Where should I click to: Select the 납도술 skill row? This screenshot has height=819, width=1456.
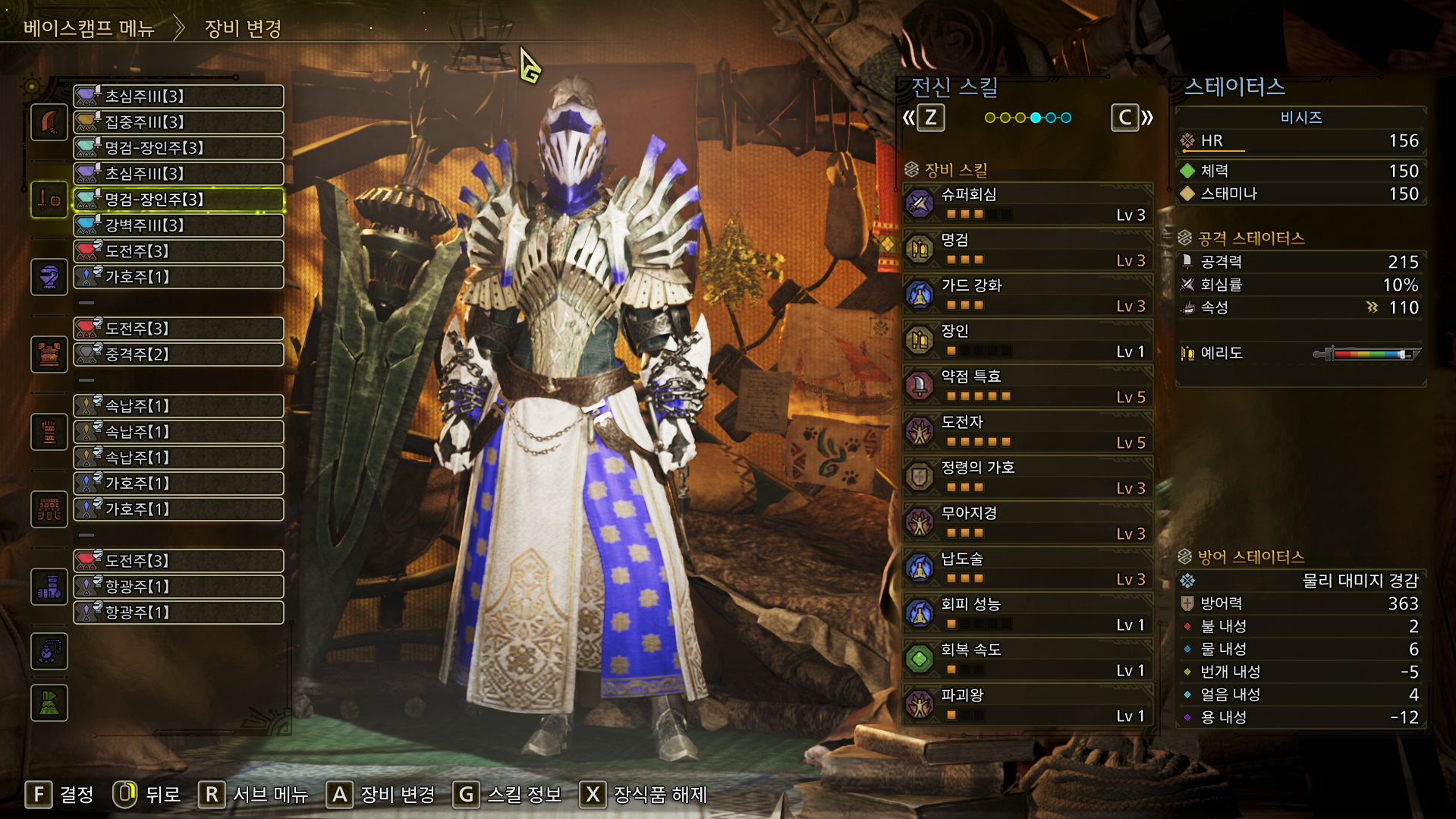point(1027,568)
